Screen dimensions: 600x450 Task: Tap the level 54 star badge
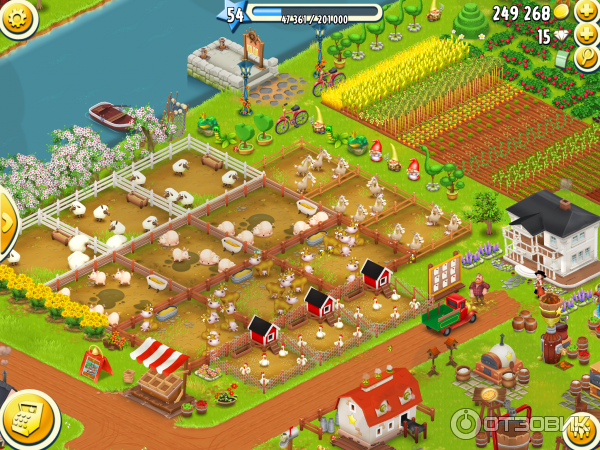[x=235, y=14]
